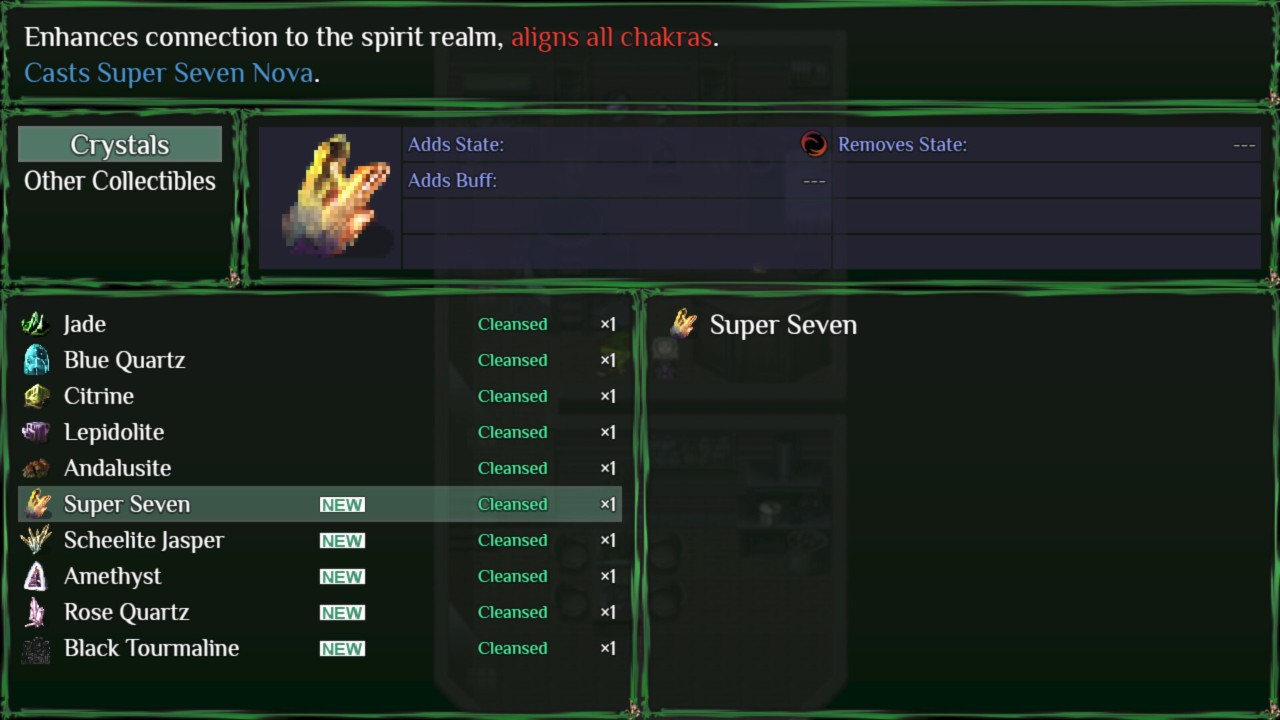This screenshot has width=1280, height=720.
Task: Open the Crystals category tab
Action: point(119,144)
